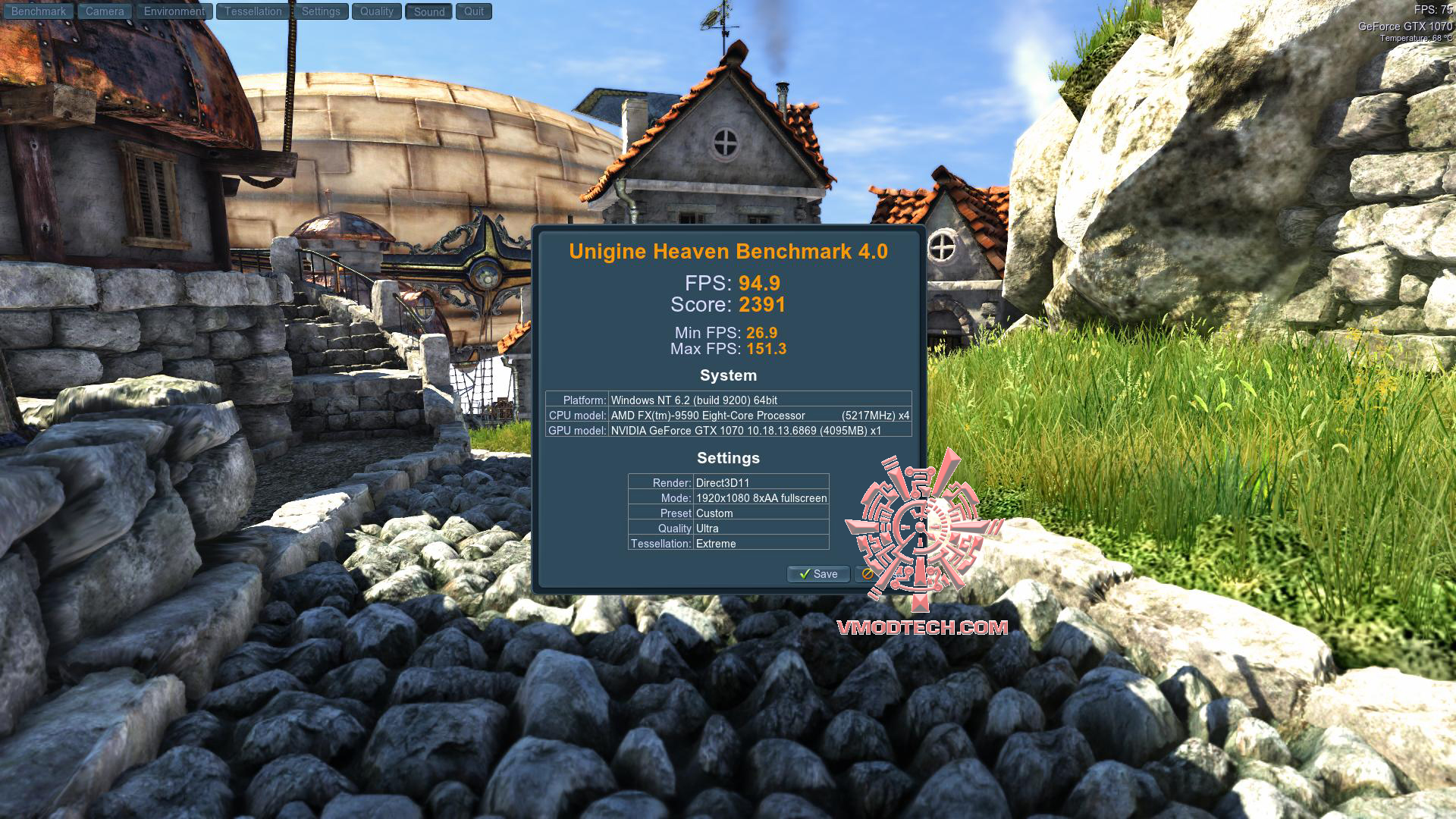Toggle Tessellation mode from the top bar

pos(252,11)
